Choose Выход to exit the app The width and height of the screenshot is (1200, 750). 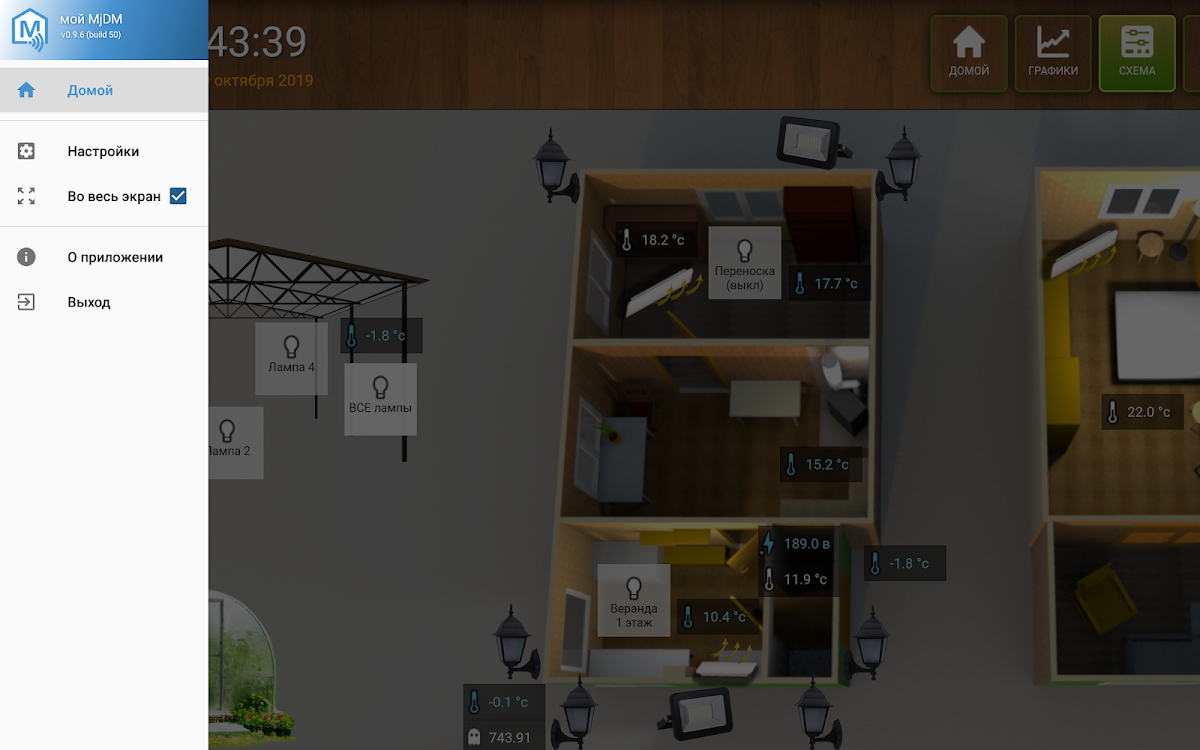pyautogui.click(x=89, y=302)
